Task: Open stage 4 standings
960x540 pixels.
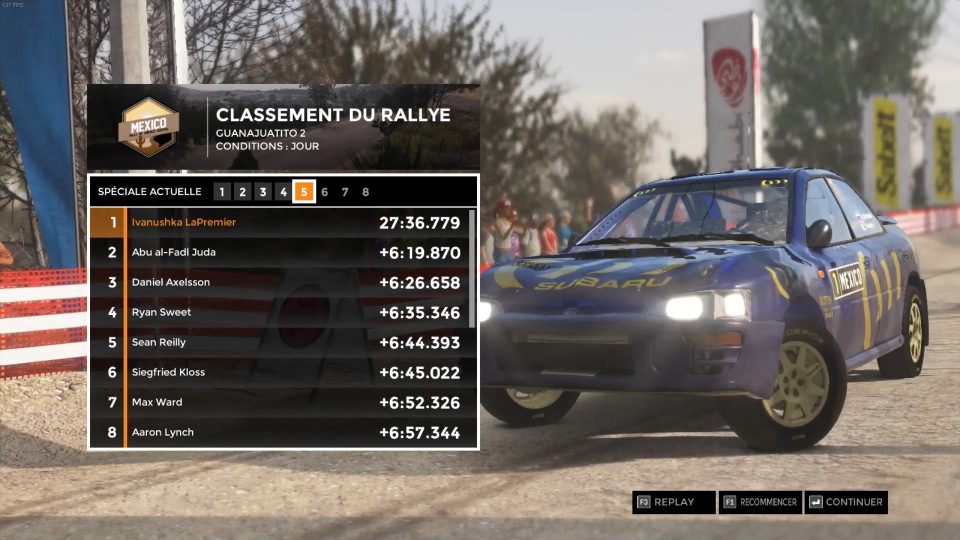Action: (283, 192)
